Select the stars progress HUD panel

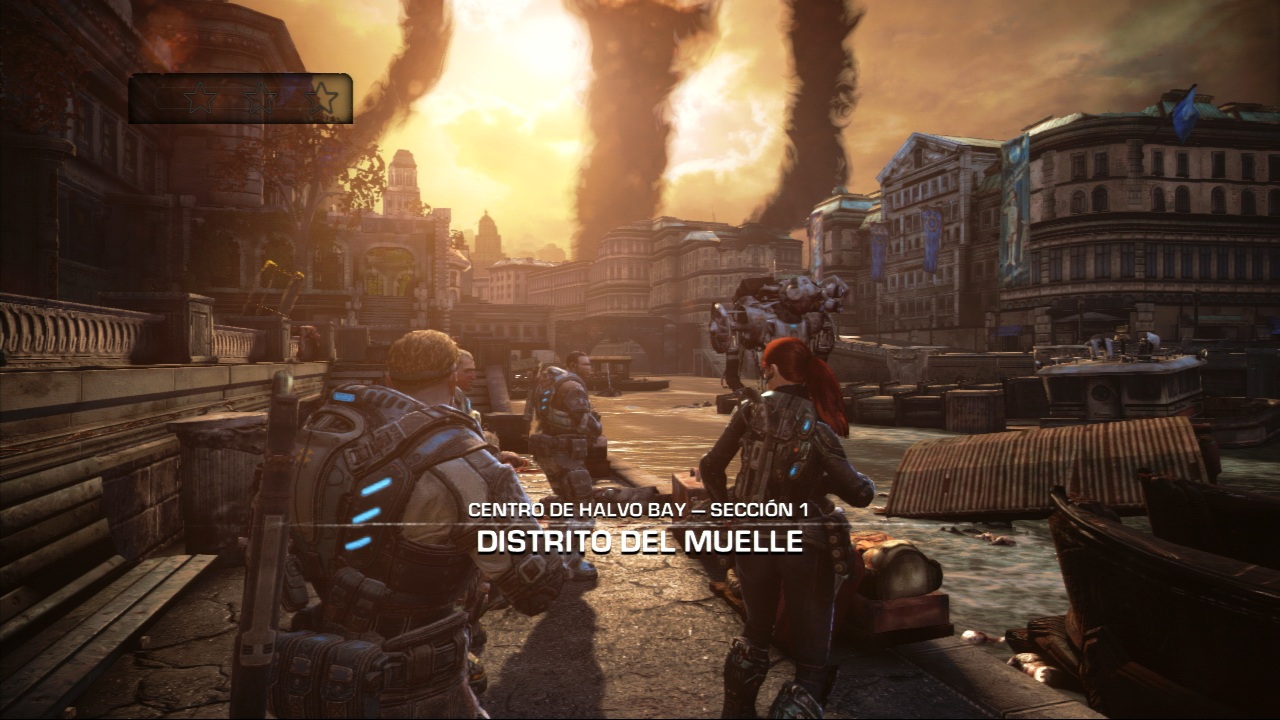(240, 97)
